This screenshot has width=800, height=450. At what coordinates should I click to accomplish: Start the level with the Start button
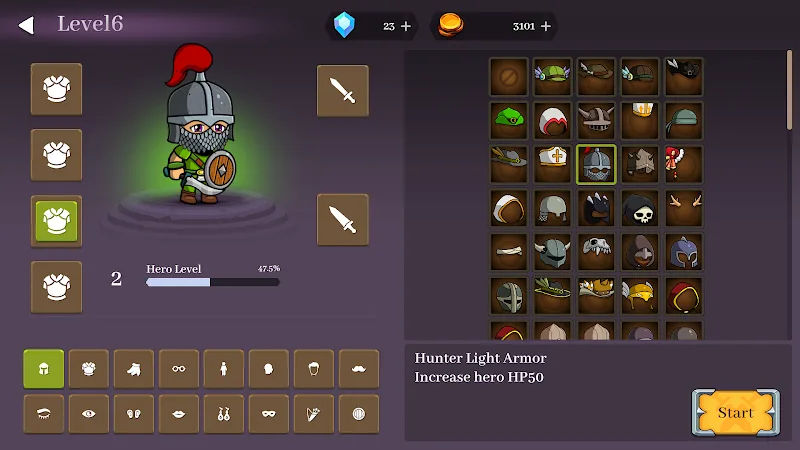coord(735,412)
